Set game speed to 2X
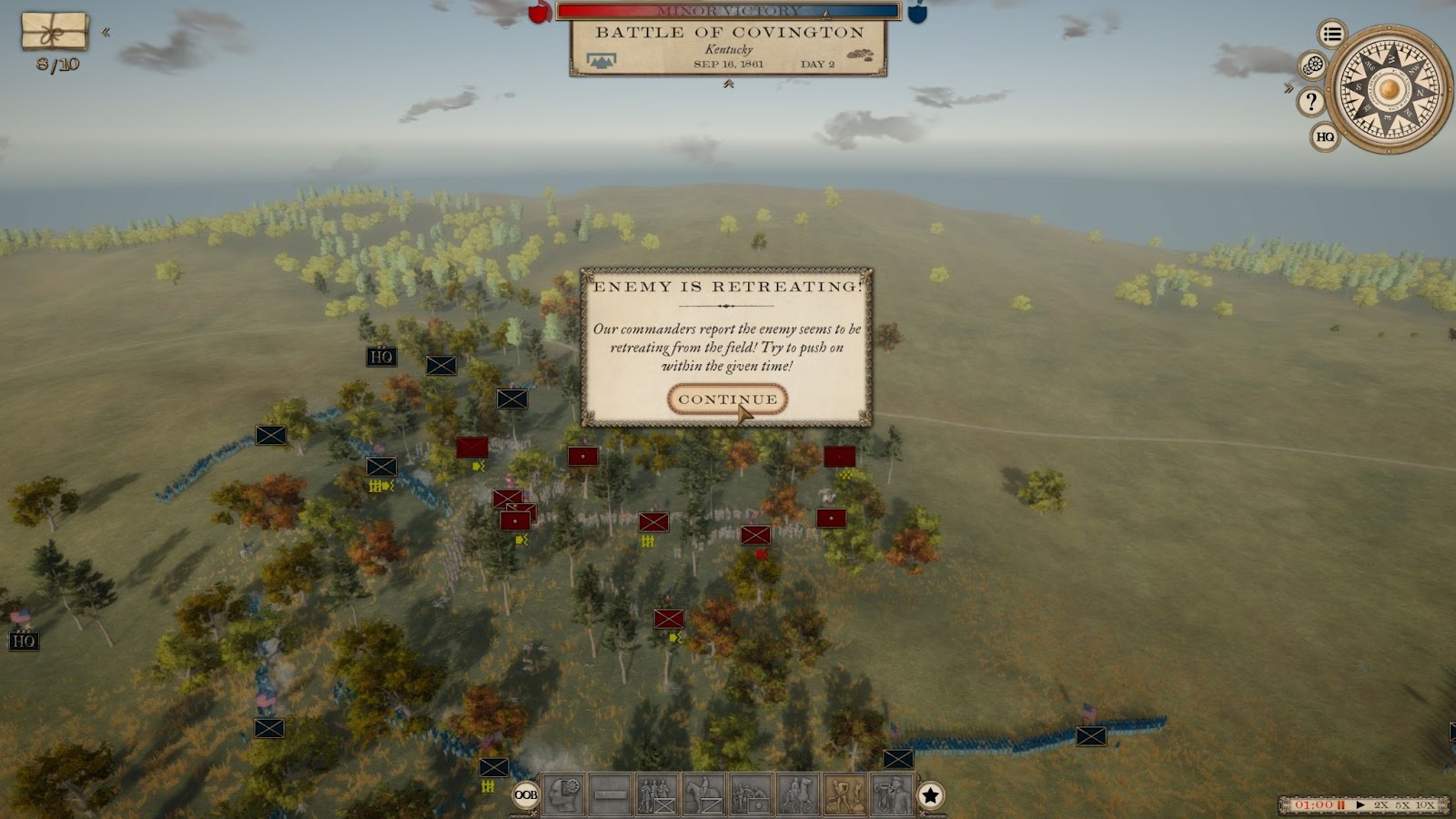 point(1381,805)
